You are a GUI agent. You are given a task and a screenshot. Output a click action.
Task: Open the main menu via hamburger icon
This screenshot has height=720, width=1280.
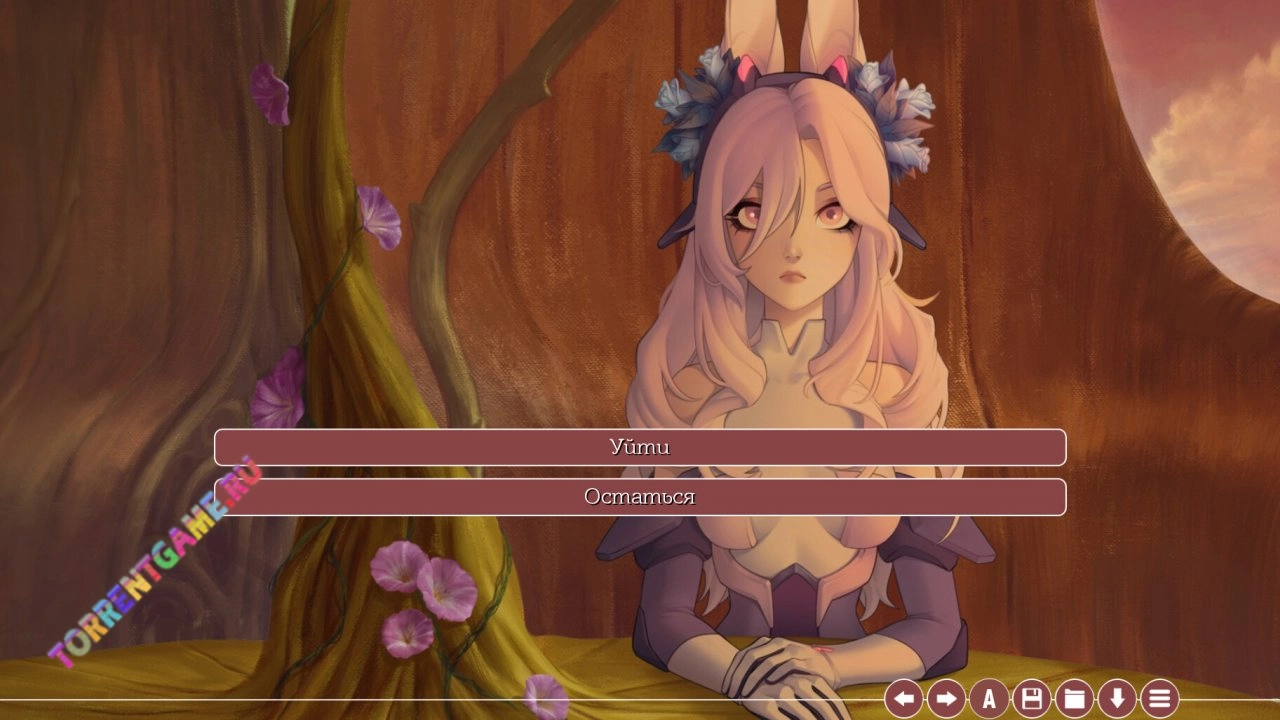(1159, 698)
